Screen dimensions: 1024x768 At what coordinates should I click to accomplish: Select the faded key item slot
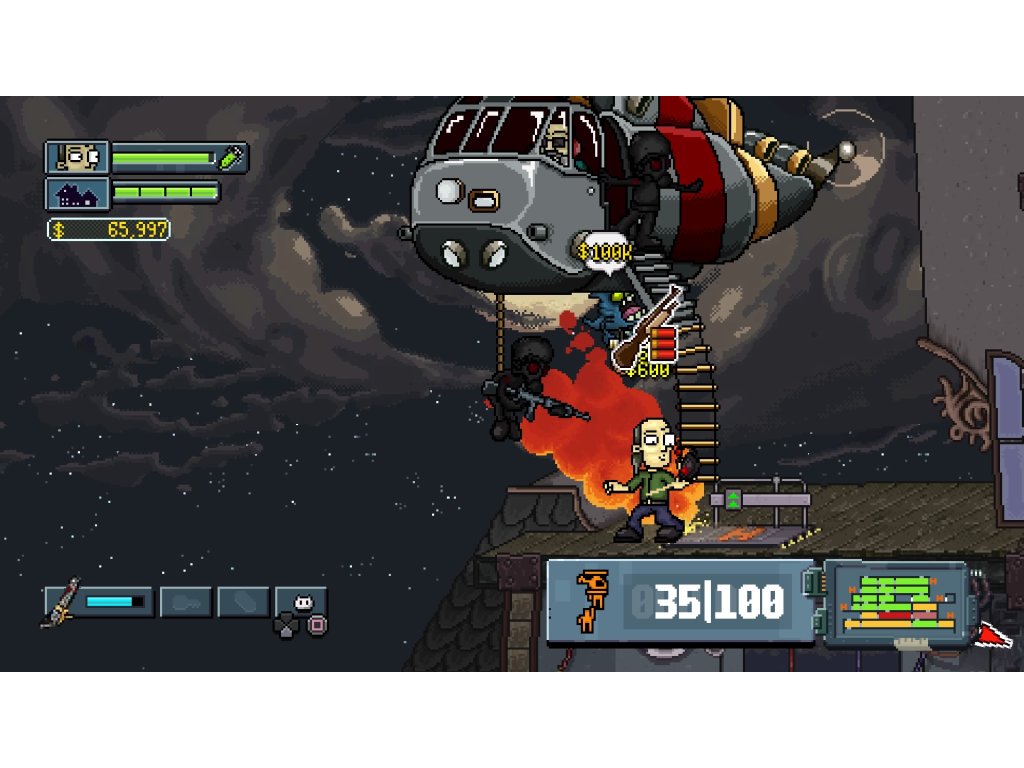click(x=186, y=602)
